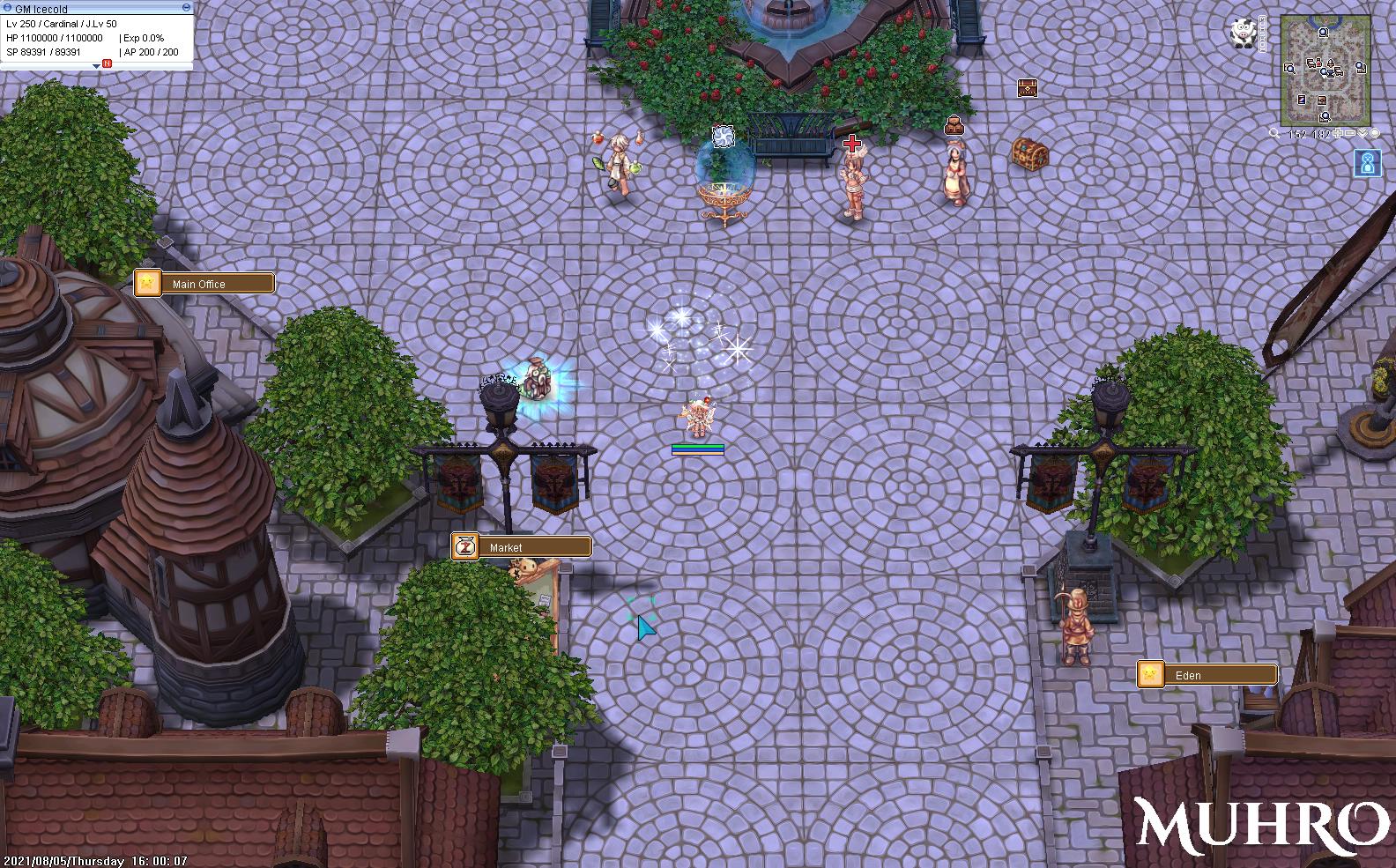Minimize the GM Icecold status window
The width and height of the screenshot is (1396, 868).
click(x=186, y=8)
